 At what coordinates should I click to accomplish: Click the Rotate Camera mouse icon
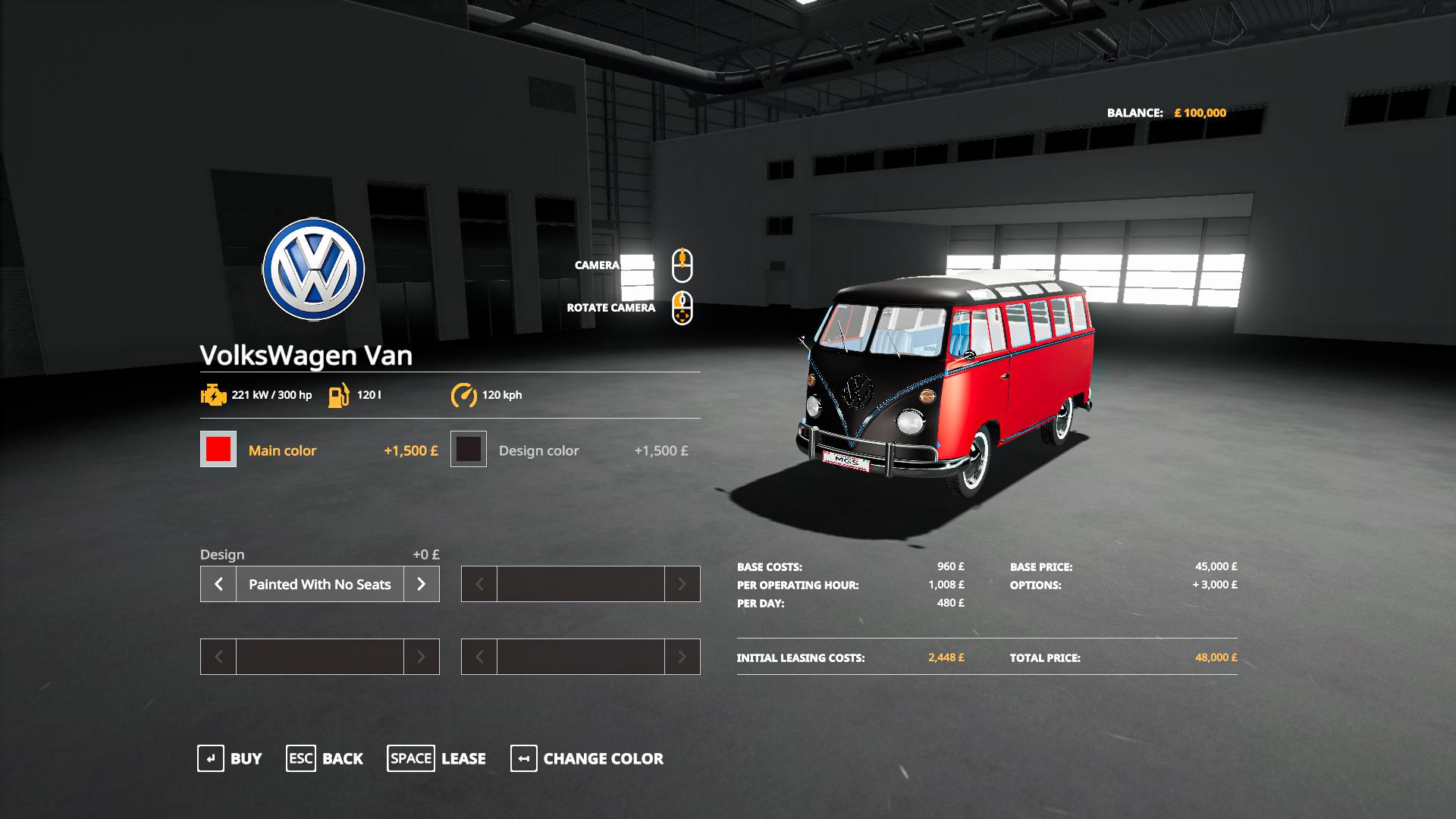pyautogui.click(x=683, y=308)
